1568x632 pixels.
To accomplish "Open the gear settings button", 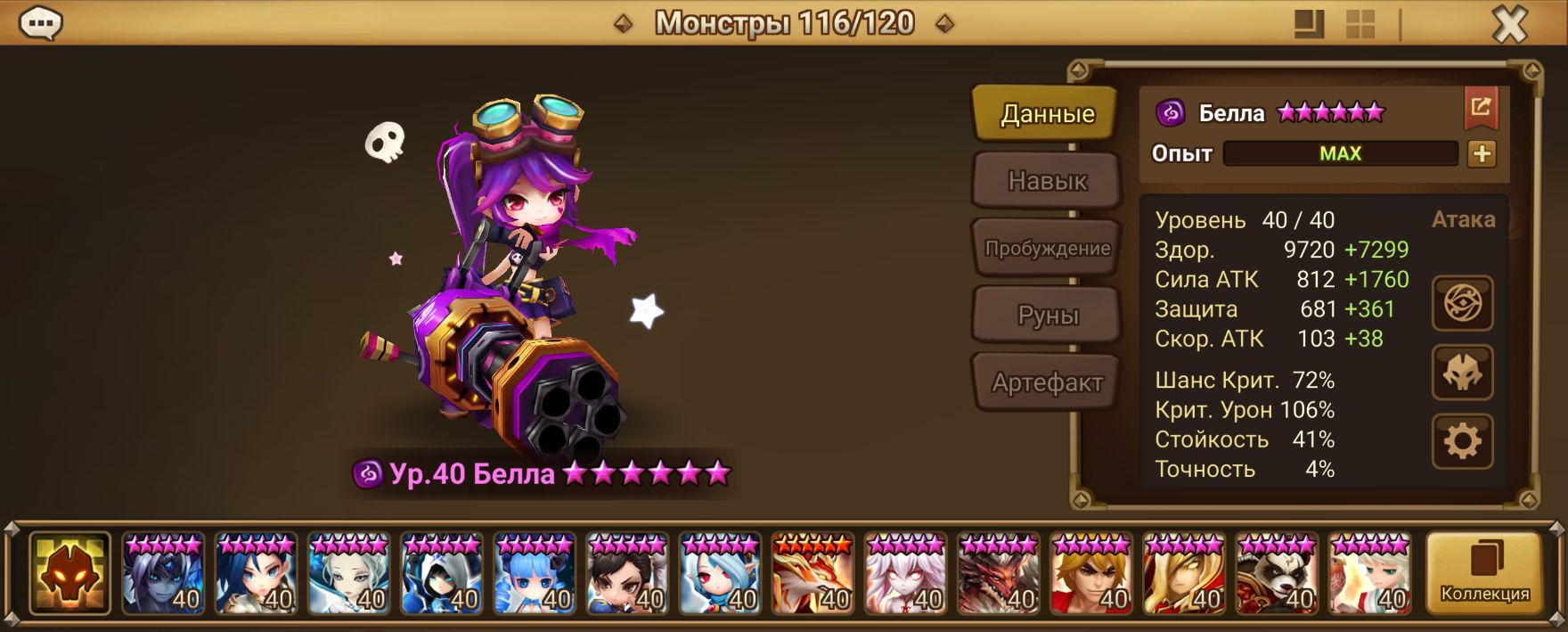I will pyautogui.click(x=1462, y=441).
